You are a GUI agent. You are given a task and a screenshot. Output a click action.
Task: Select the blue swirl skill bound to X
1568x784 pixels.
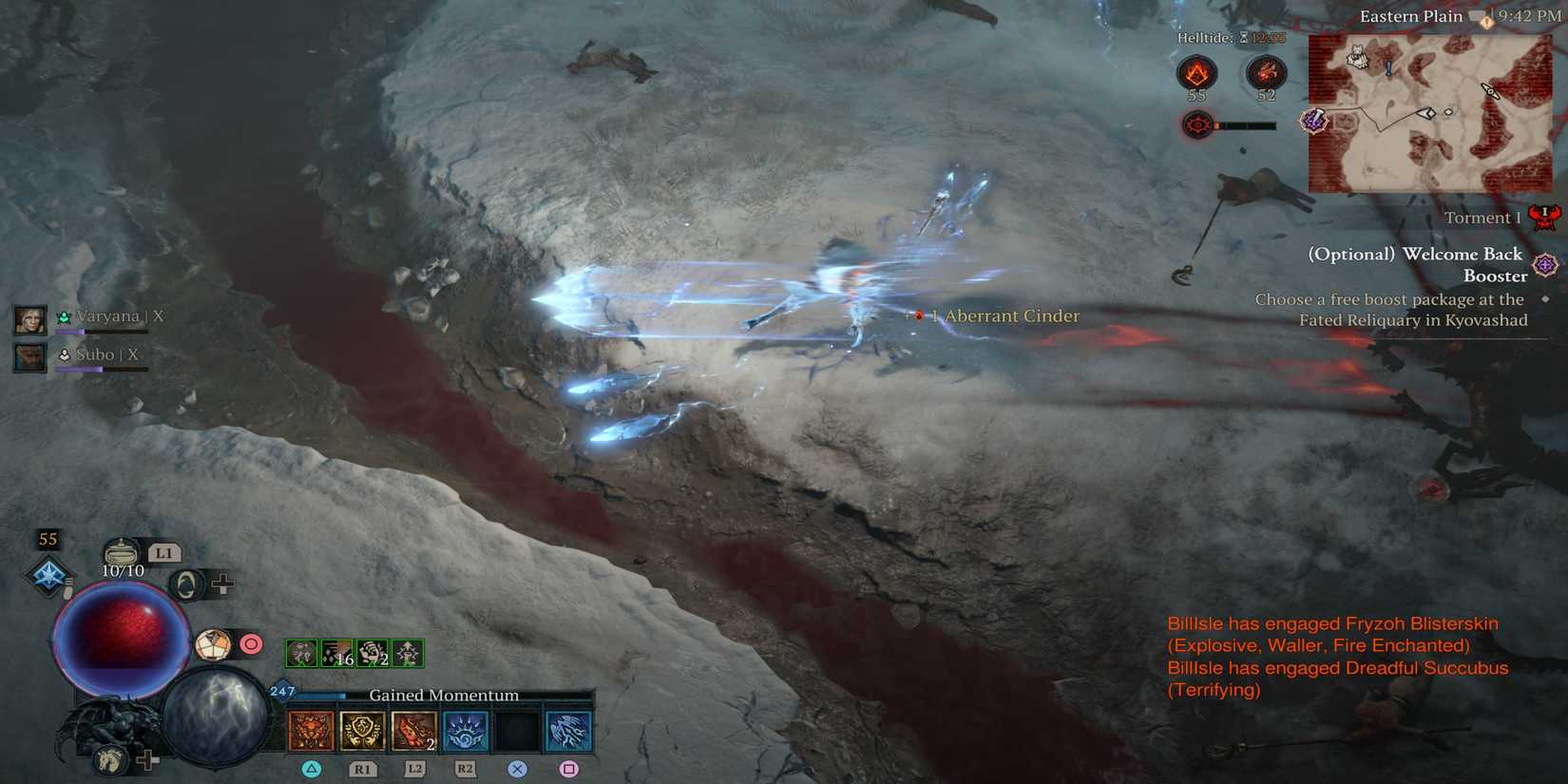click(517, 727)
